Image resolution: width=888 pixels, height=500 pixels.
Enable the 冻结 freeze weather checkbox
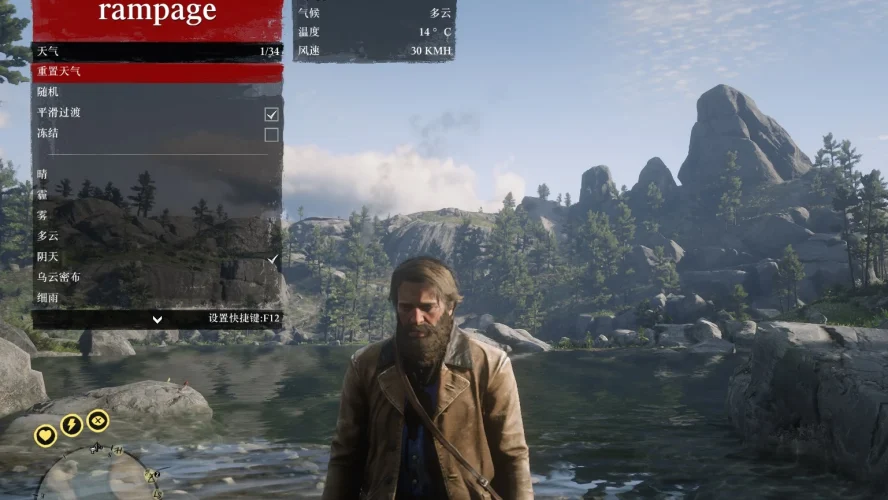[x=271, y=134]
